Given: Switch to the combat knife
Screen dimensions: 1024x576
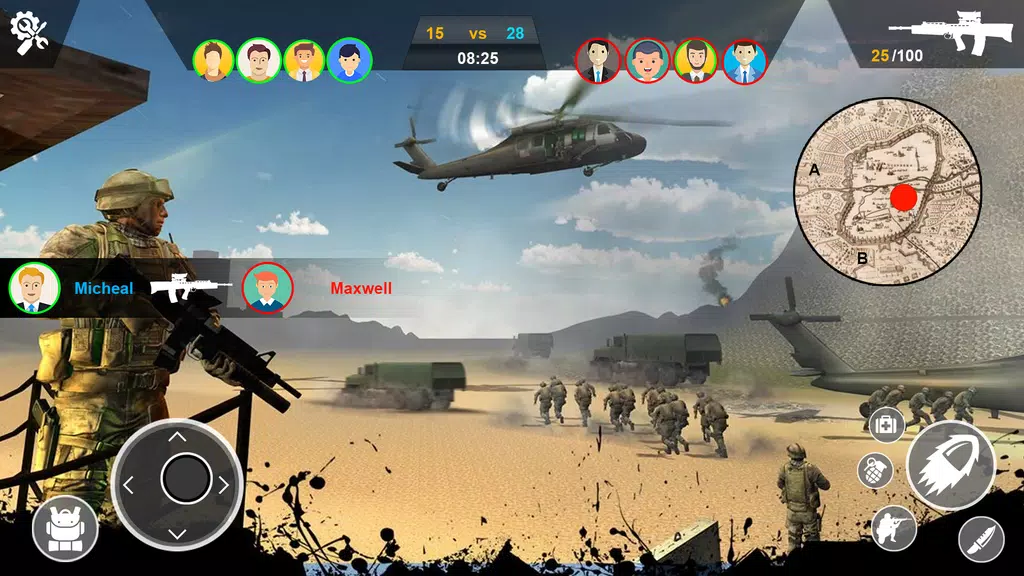Looking at the screenshot, I should point(981,540).
